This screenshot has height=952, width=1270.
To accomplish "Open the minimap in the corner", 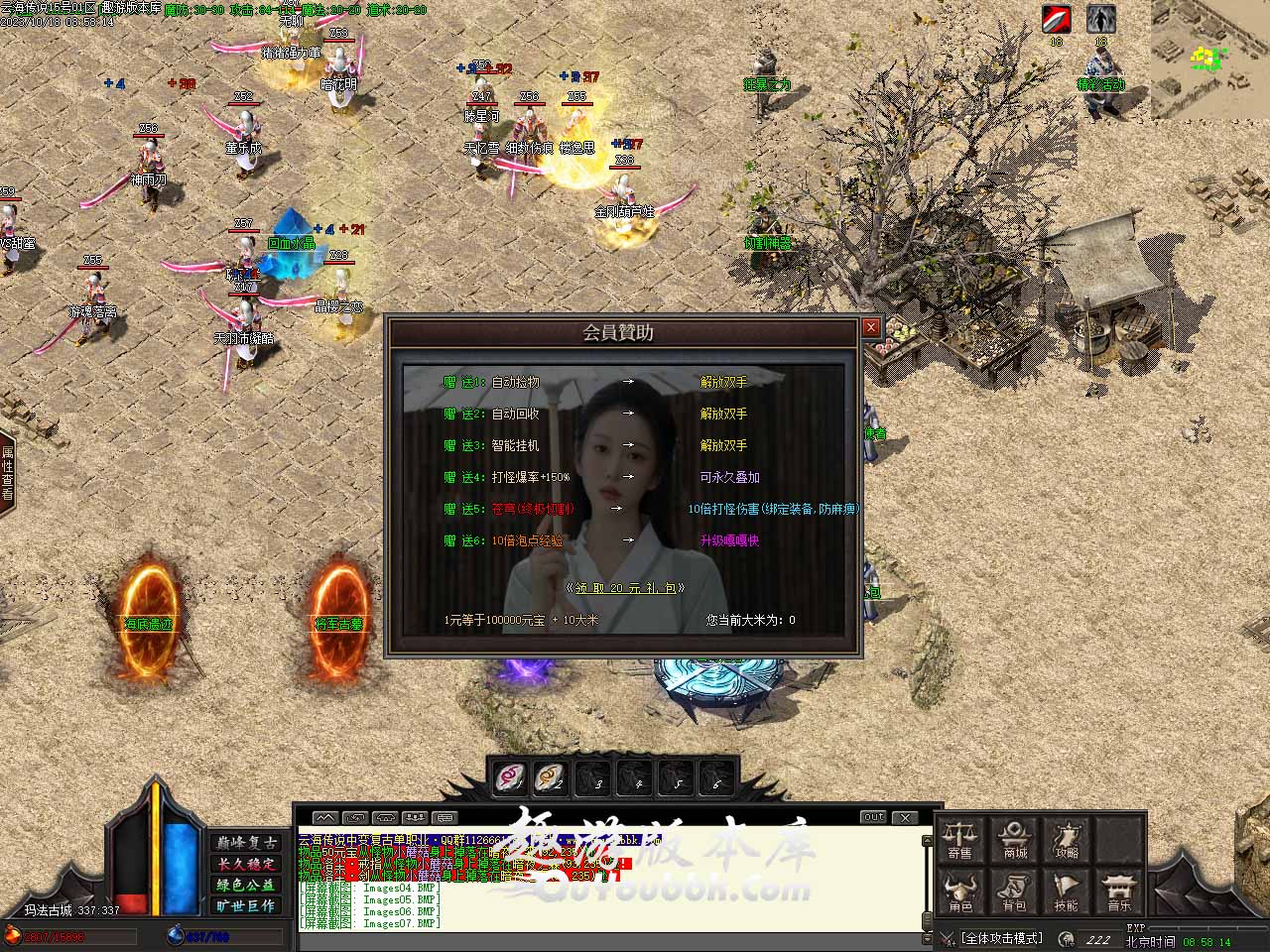I will tap(1209, 59).
